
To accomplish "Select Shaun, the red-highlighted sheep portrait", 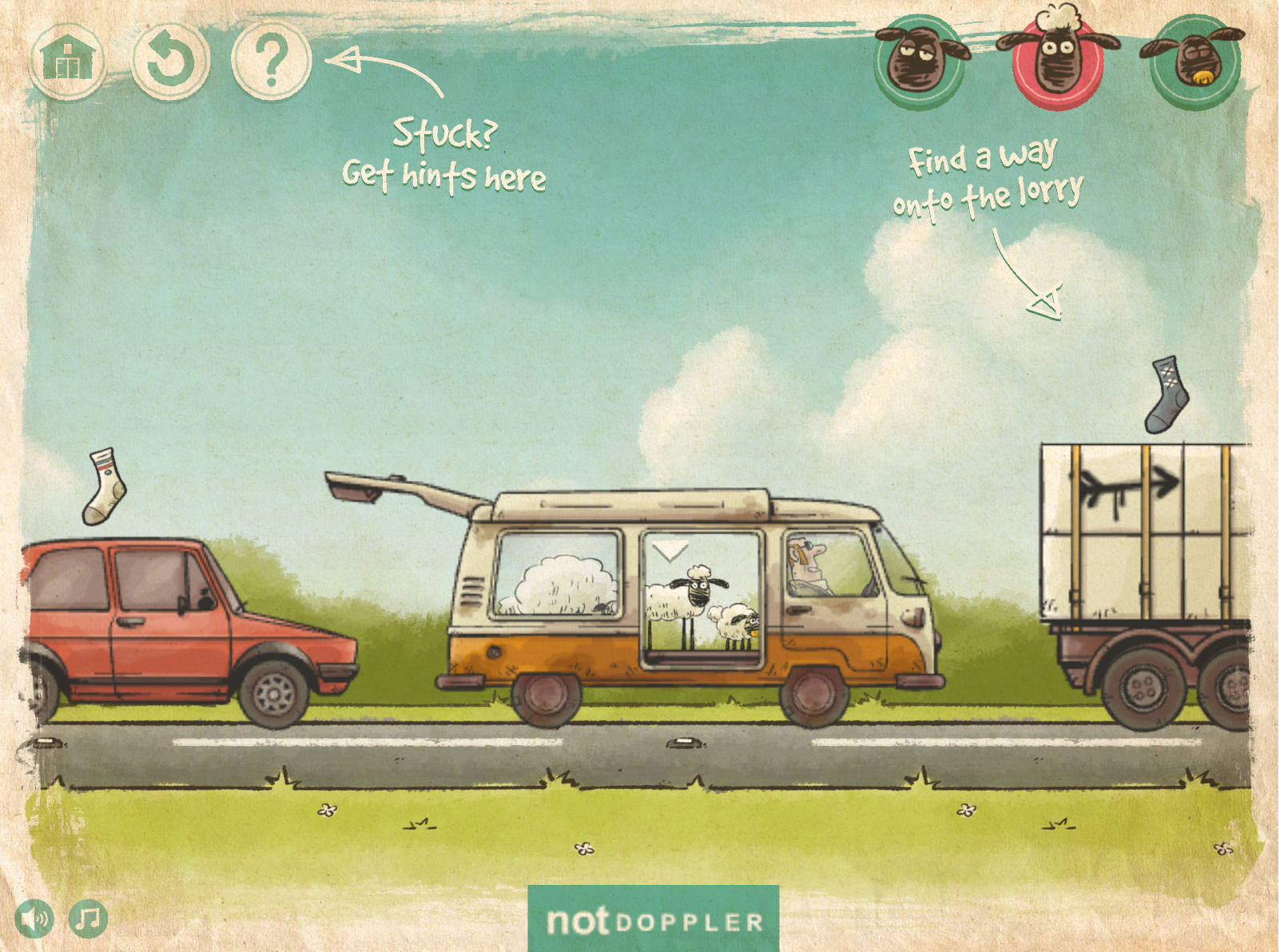I will click(x=1057, y=61).
